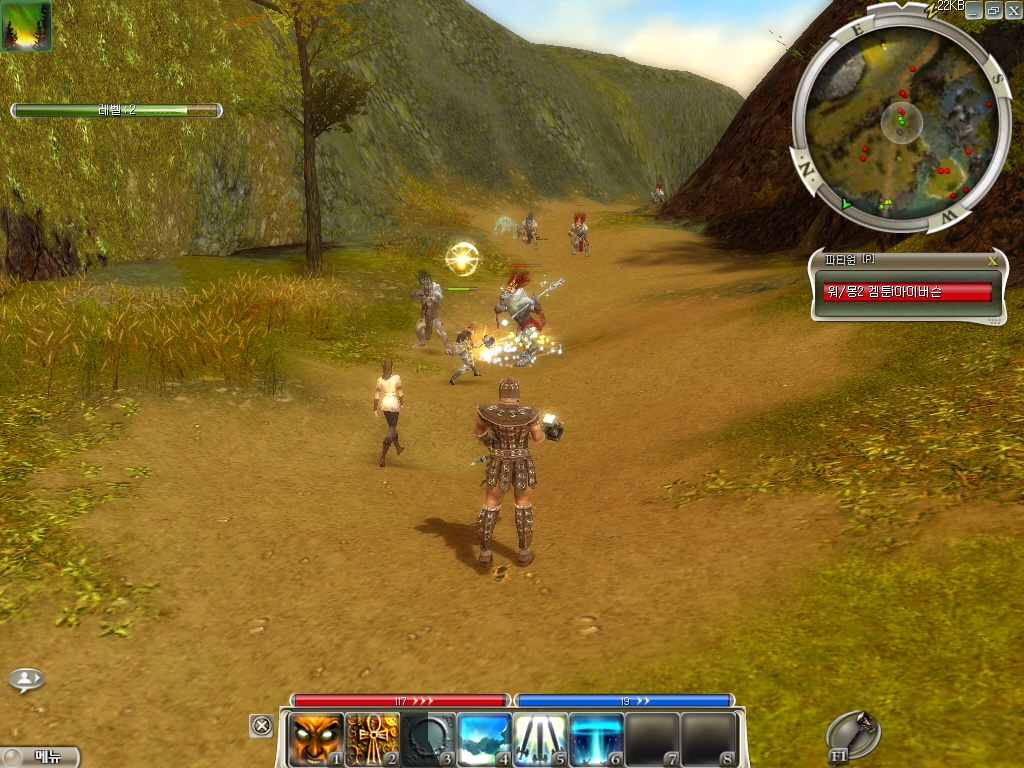1024x768 pixels.
Task: Open the chat speech bubble icon
Action: [26, 680]
